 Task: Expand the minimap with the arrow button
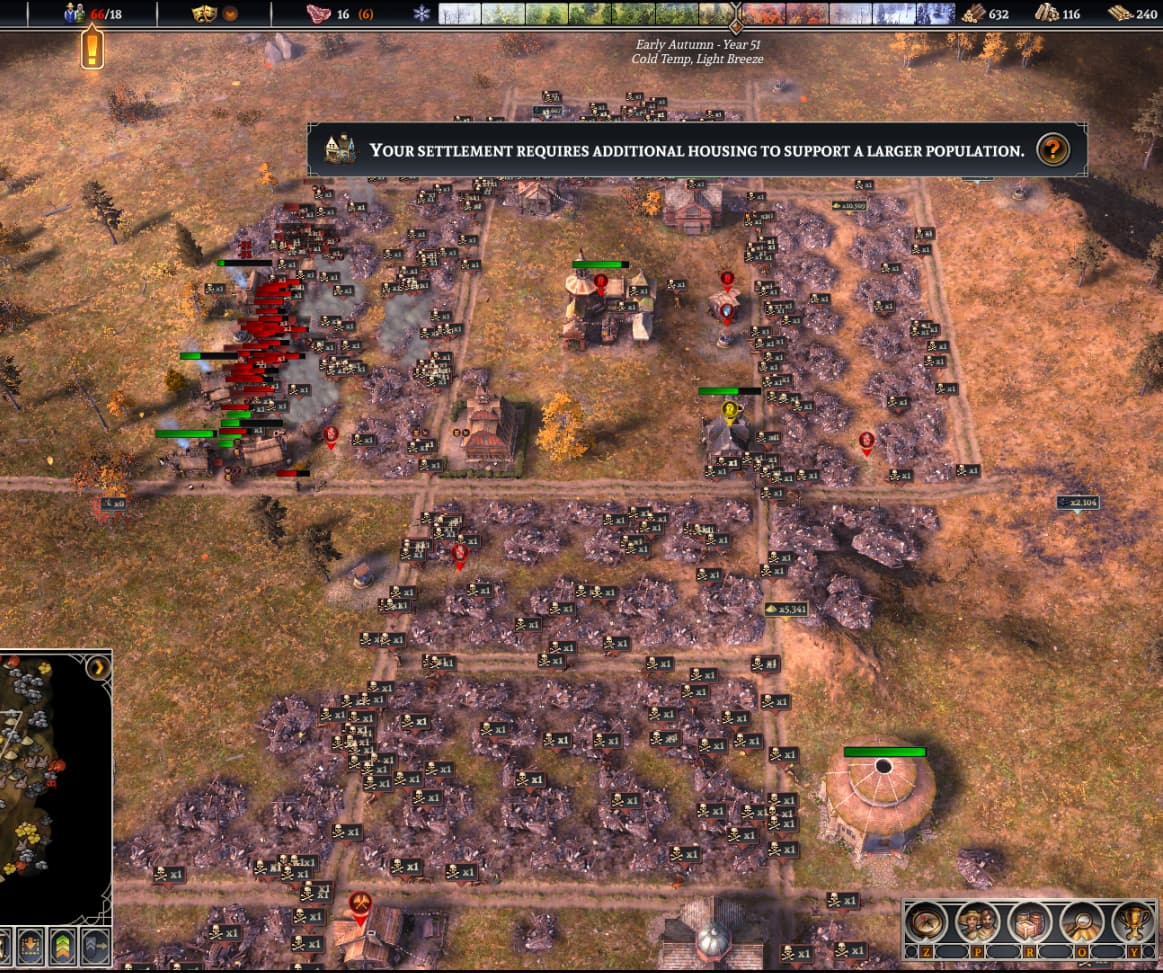click(98, 667)
